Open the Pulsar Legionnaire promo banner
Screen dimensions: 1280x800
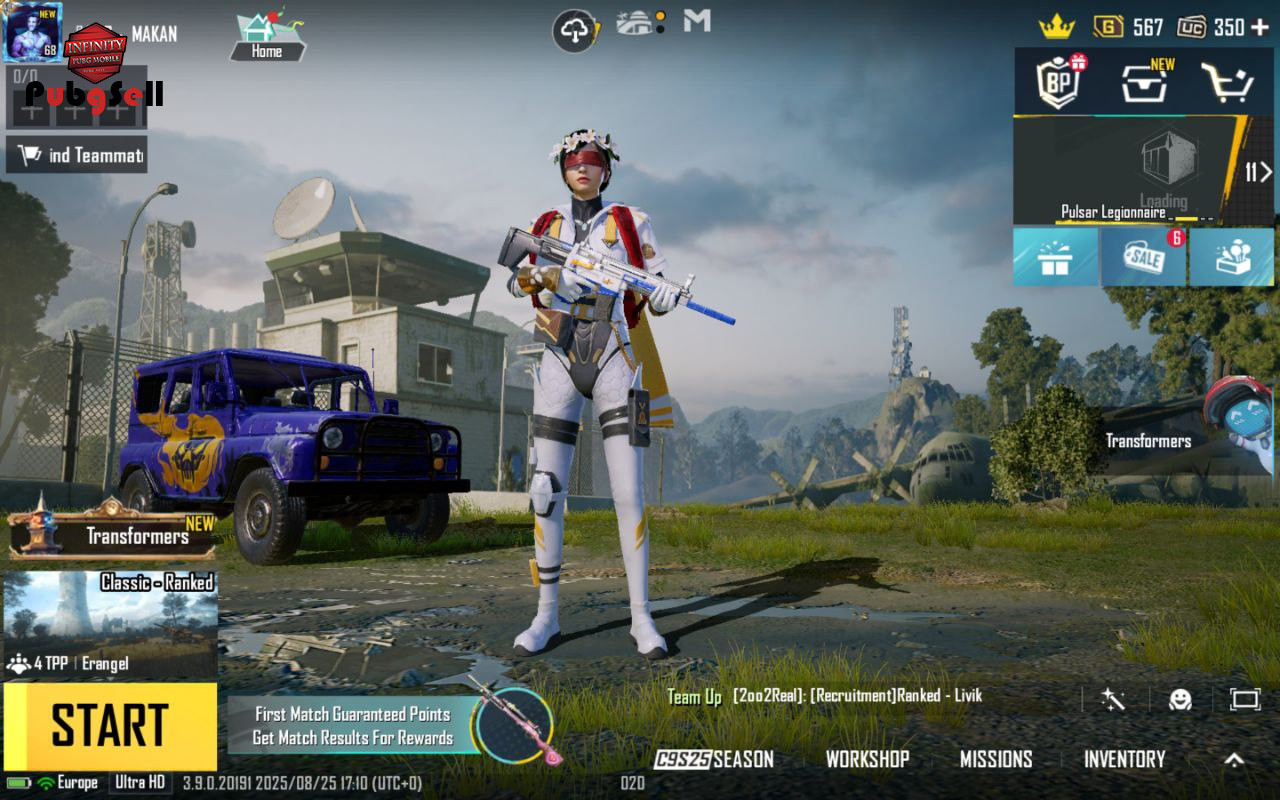pos(1130,170)
